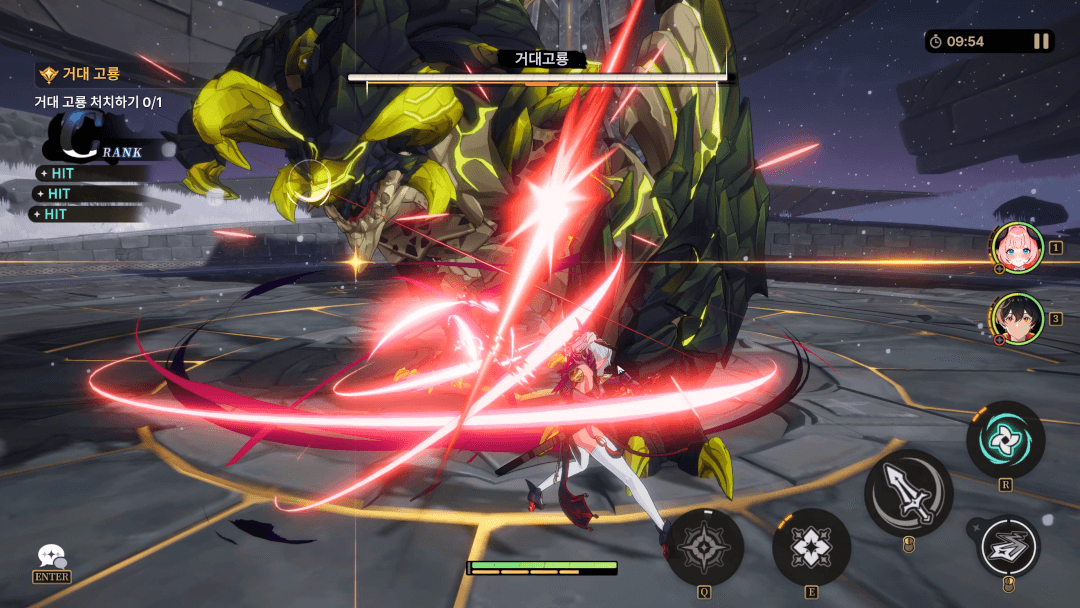
Task: Activate the compass star skill
Action: coord(704,546)
